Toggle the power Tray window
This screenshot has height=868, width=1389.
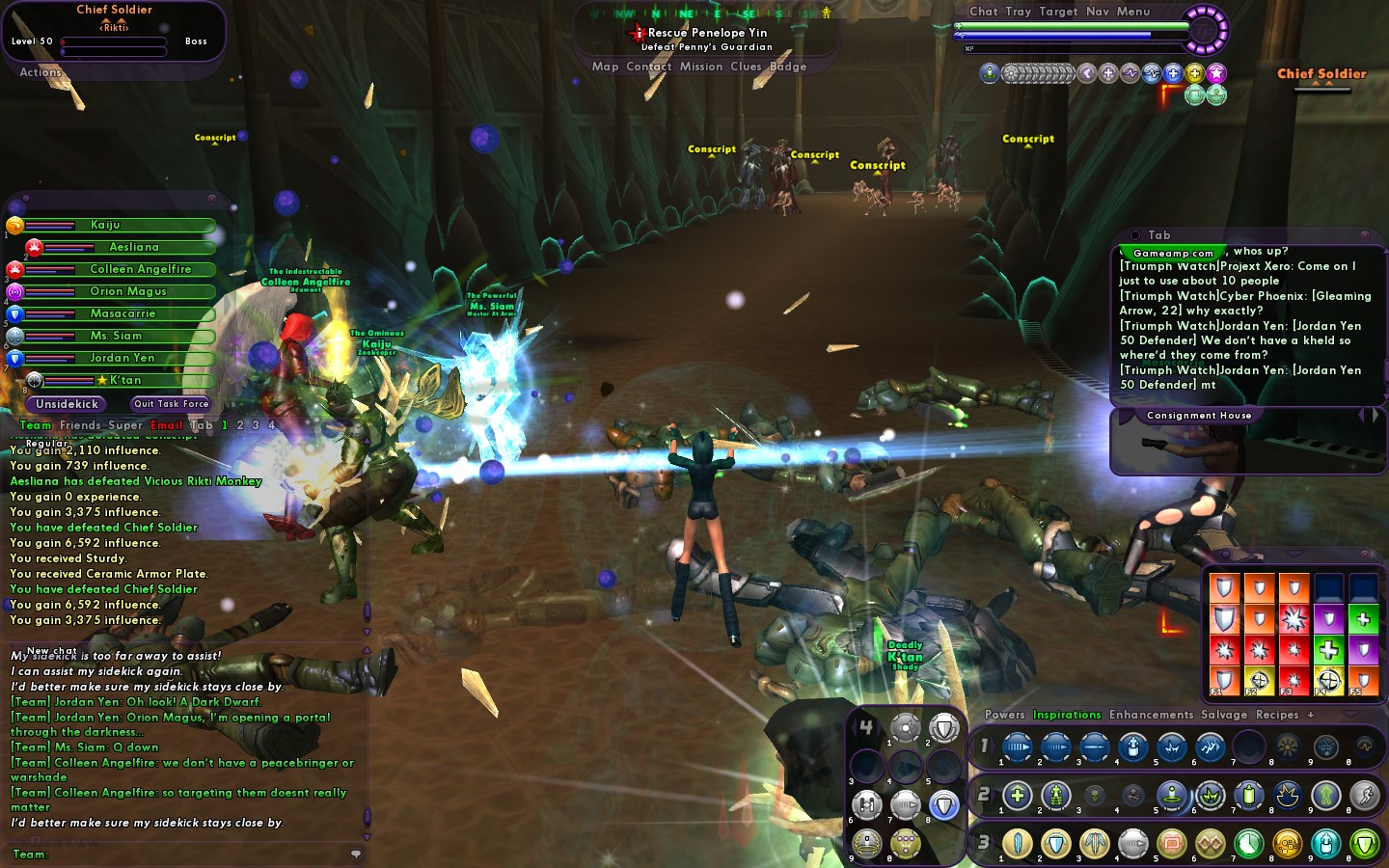1018,12
